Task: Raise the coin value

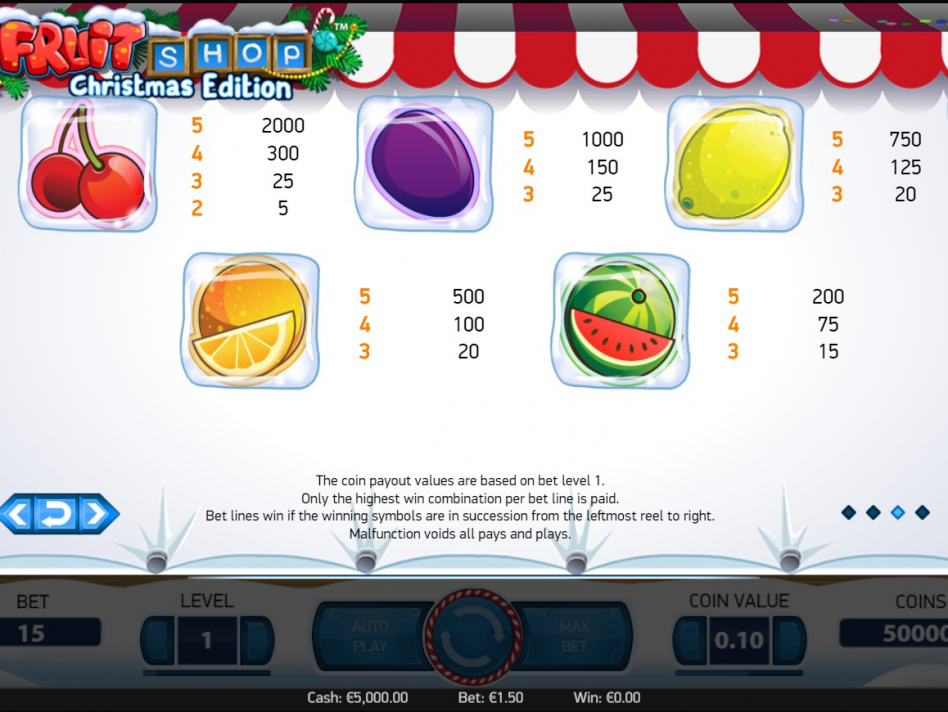Action: tap(788, 640)
